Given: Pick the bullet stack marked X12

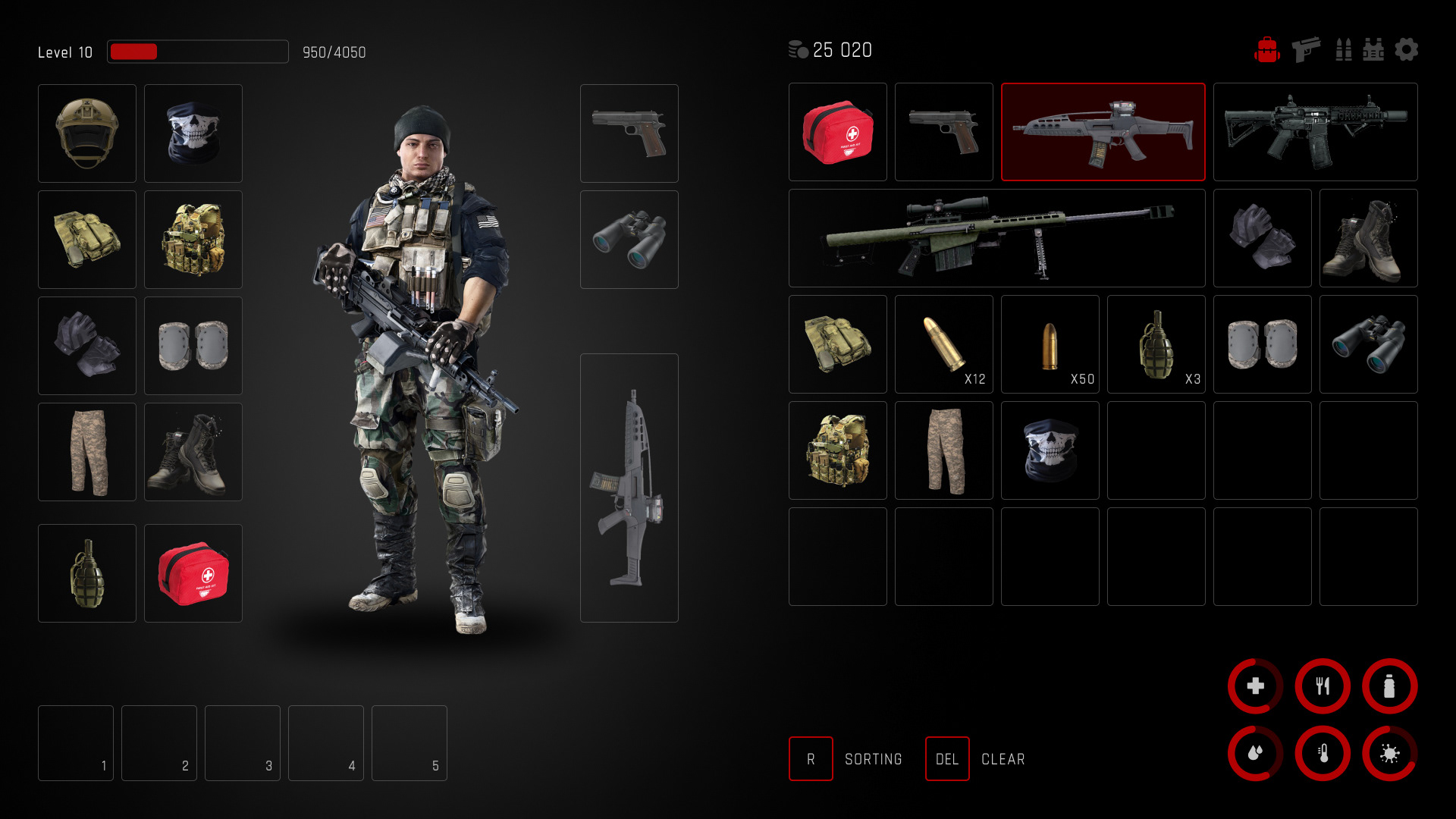Looking at the screenshot, I should pyautogui.click(x=943, y=344).
